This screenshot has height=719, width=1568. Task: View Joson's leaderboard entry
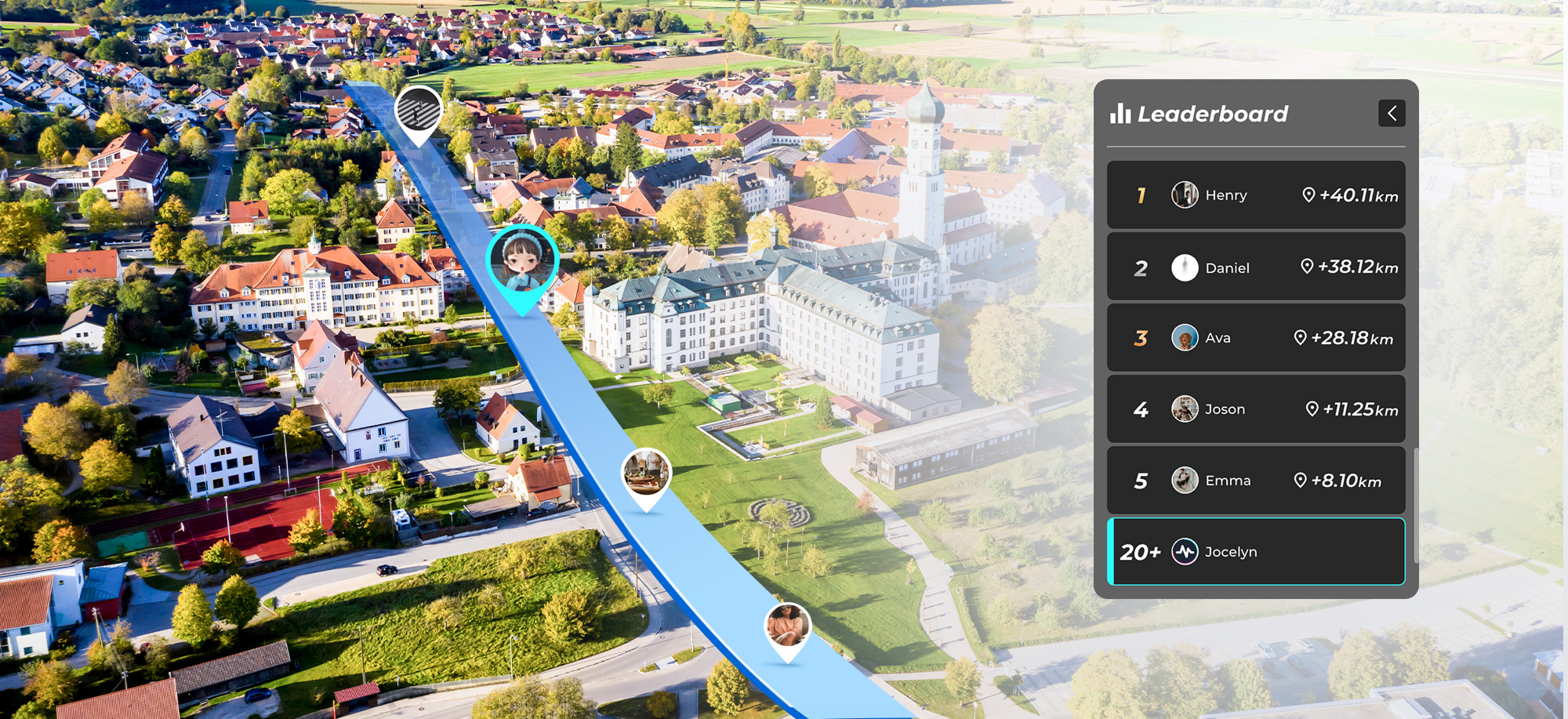[1255, 409]
